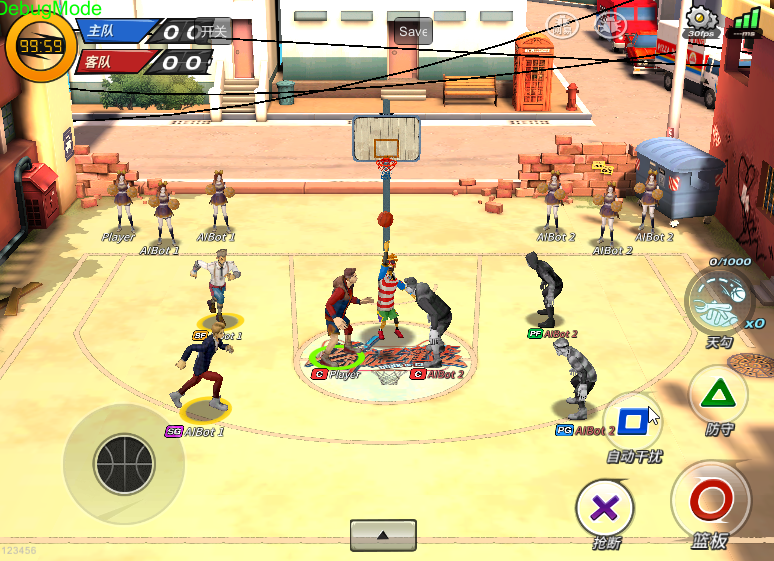Image resolution: width=774 pixels, height=561 pixels.
Task: Toggle the 开关 switch button
Action: tap(213, 31)
